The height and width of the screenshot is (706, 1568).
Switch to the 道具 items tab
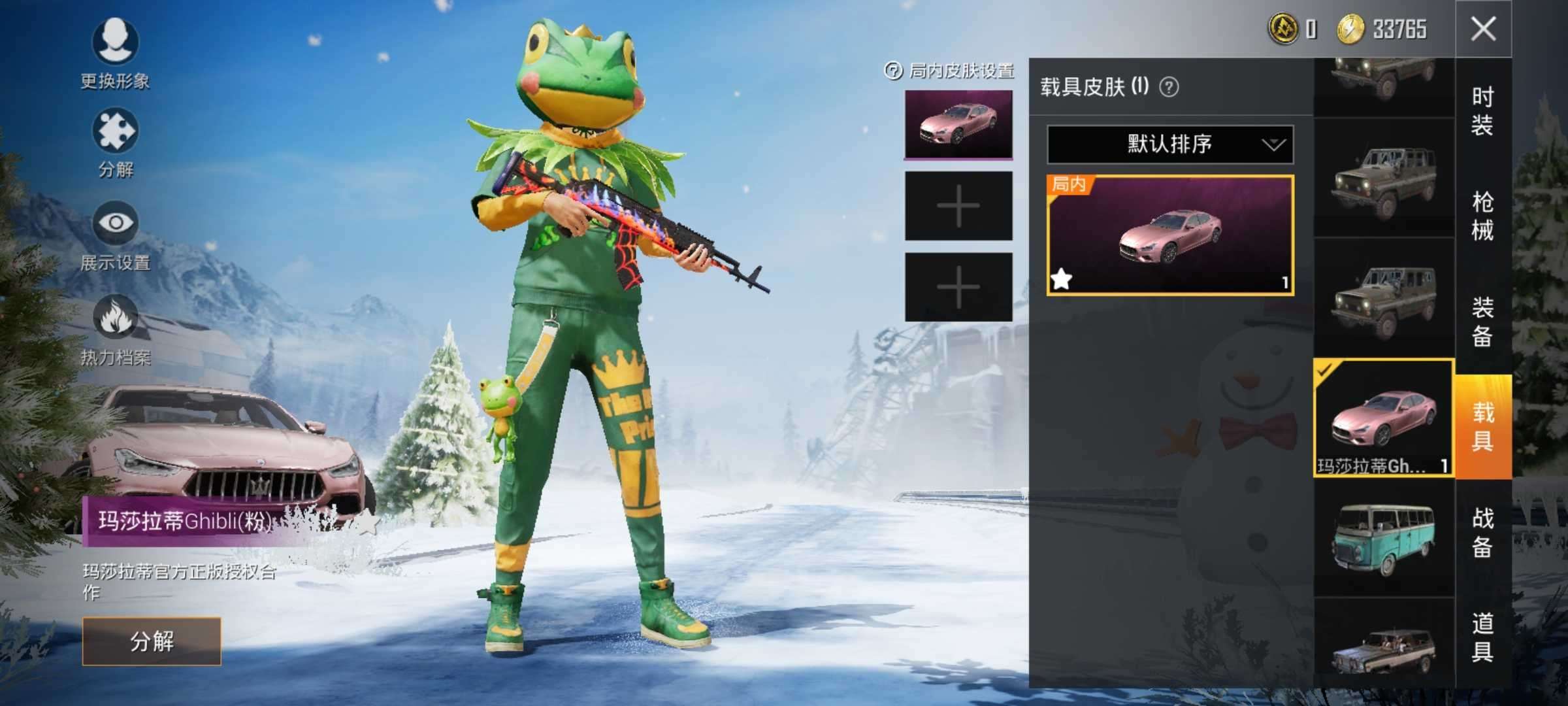[x=1482, y=637]
